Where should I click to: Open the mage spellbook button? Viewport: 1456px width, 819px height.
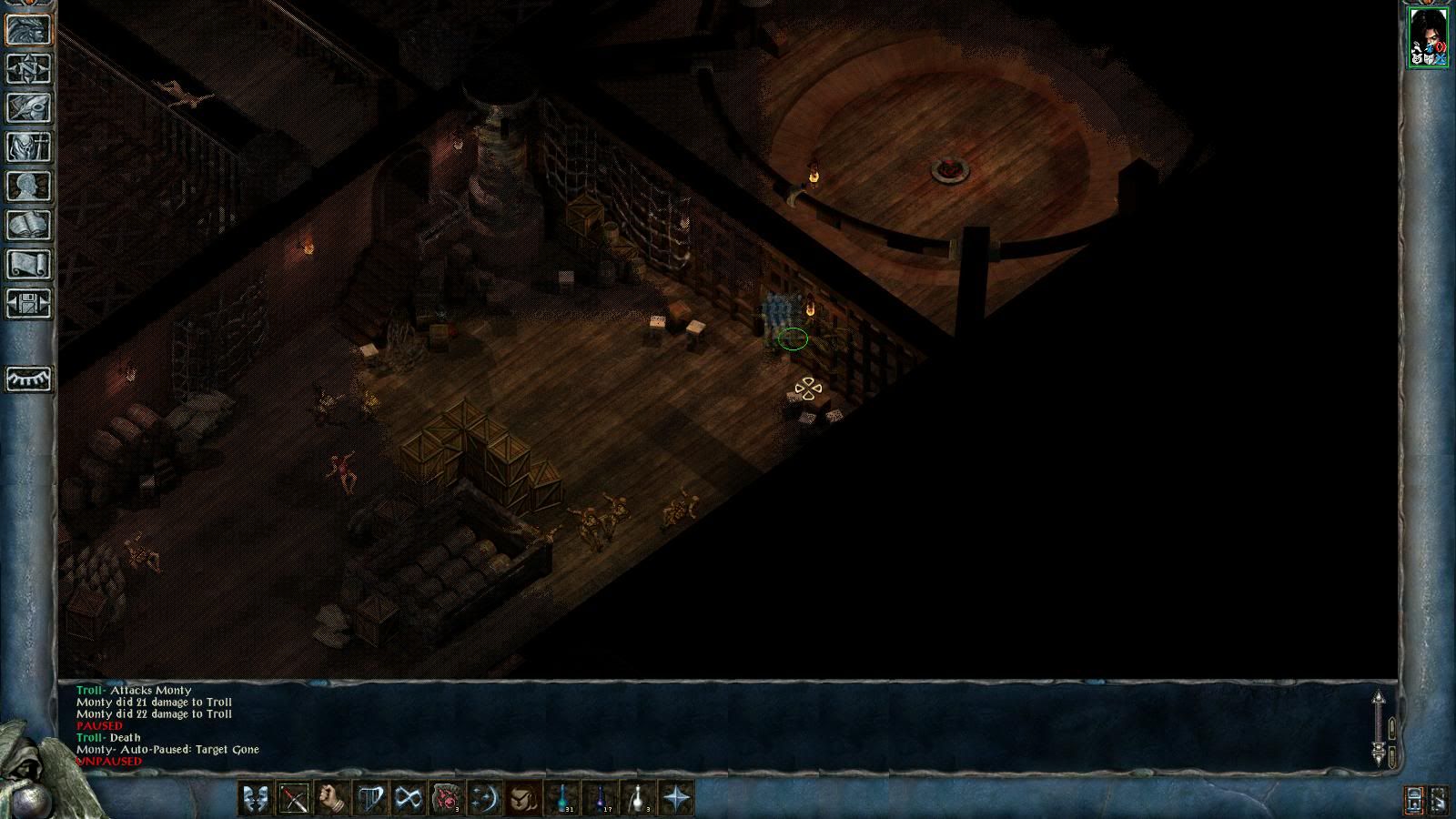(28, 225)
